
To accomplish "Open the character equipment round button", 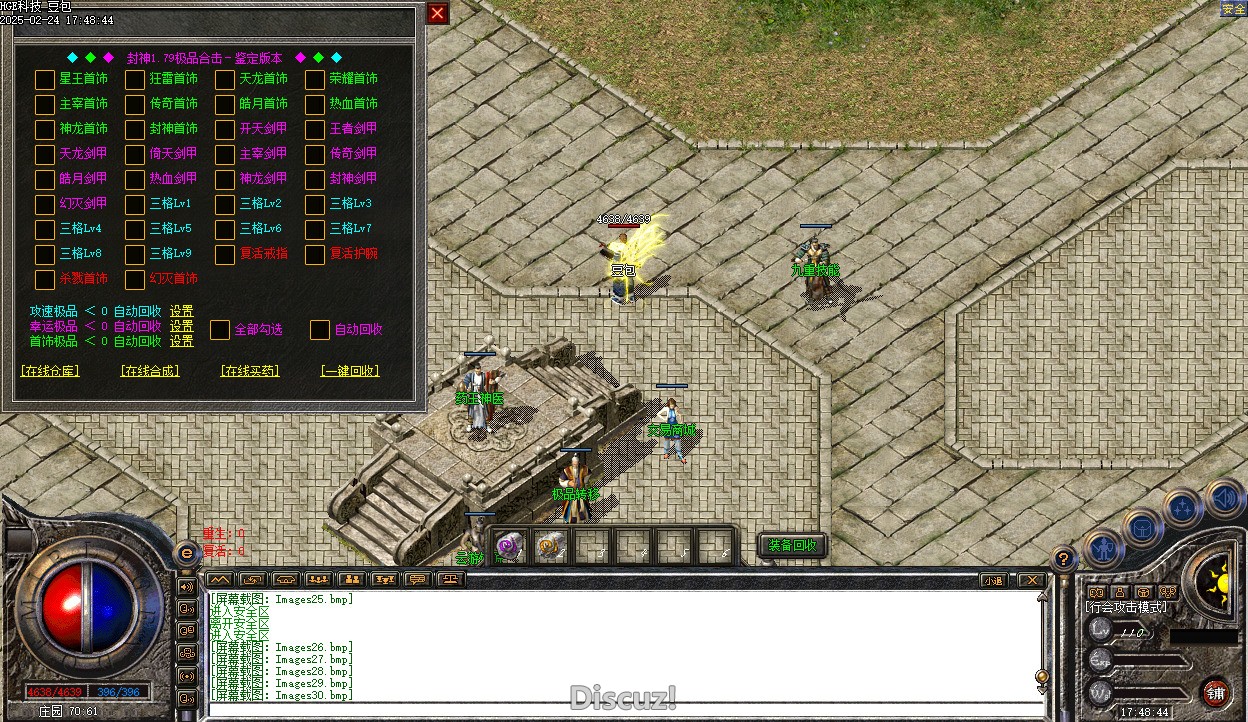I will [x=1103, y=547].
